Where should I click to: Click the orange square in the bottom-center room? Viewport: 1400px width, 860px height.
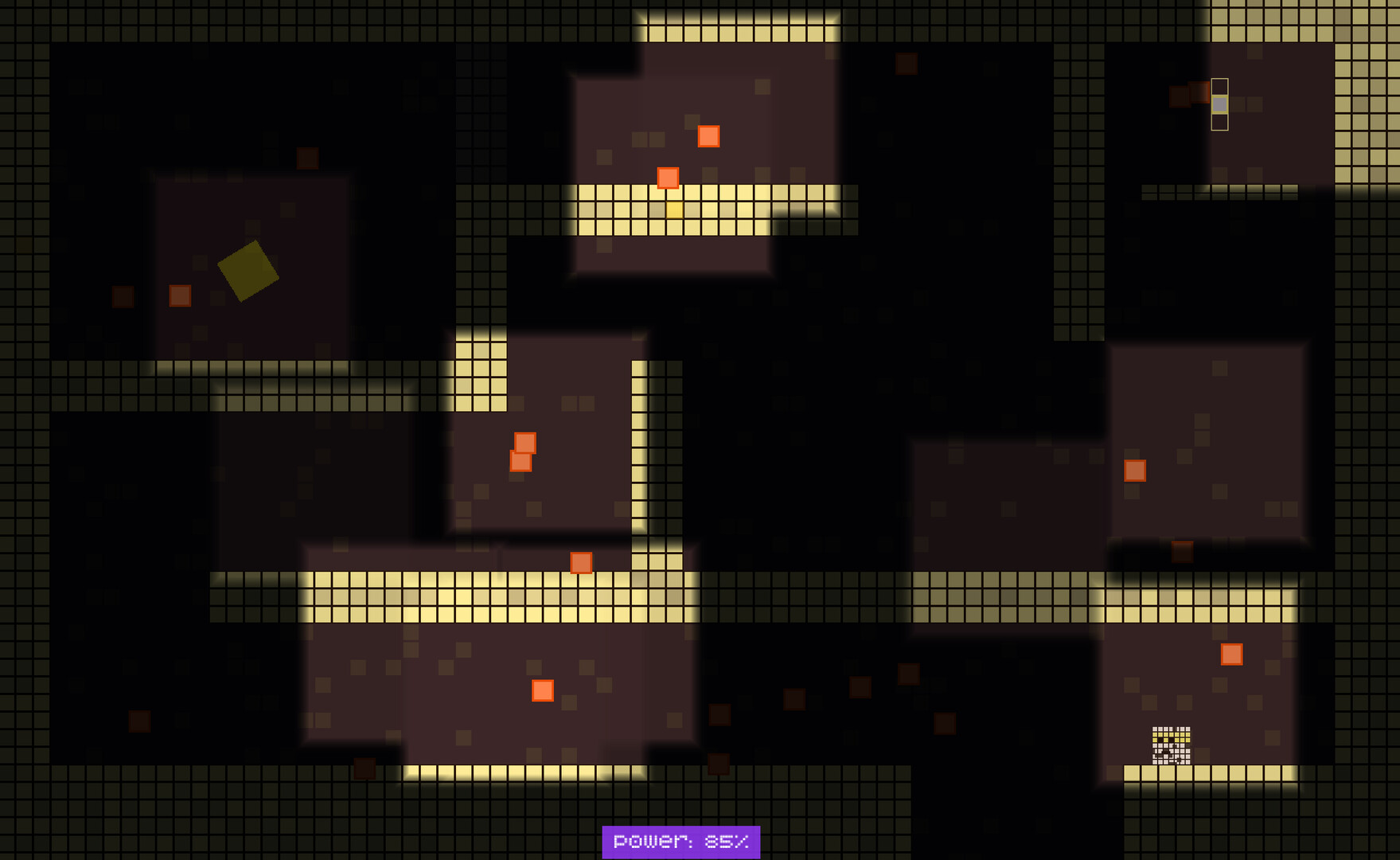(x=542, y=688)
